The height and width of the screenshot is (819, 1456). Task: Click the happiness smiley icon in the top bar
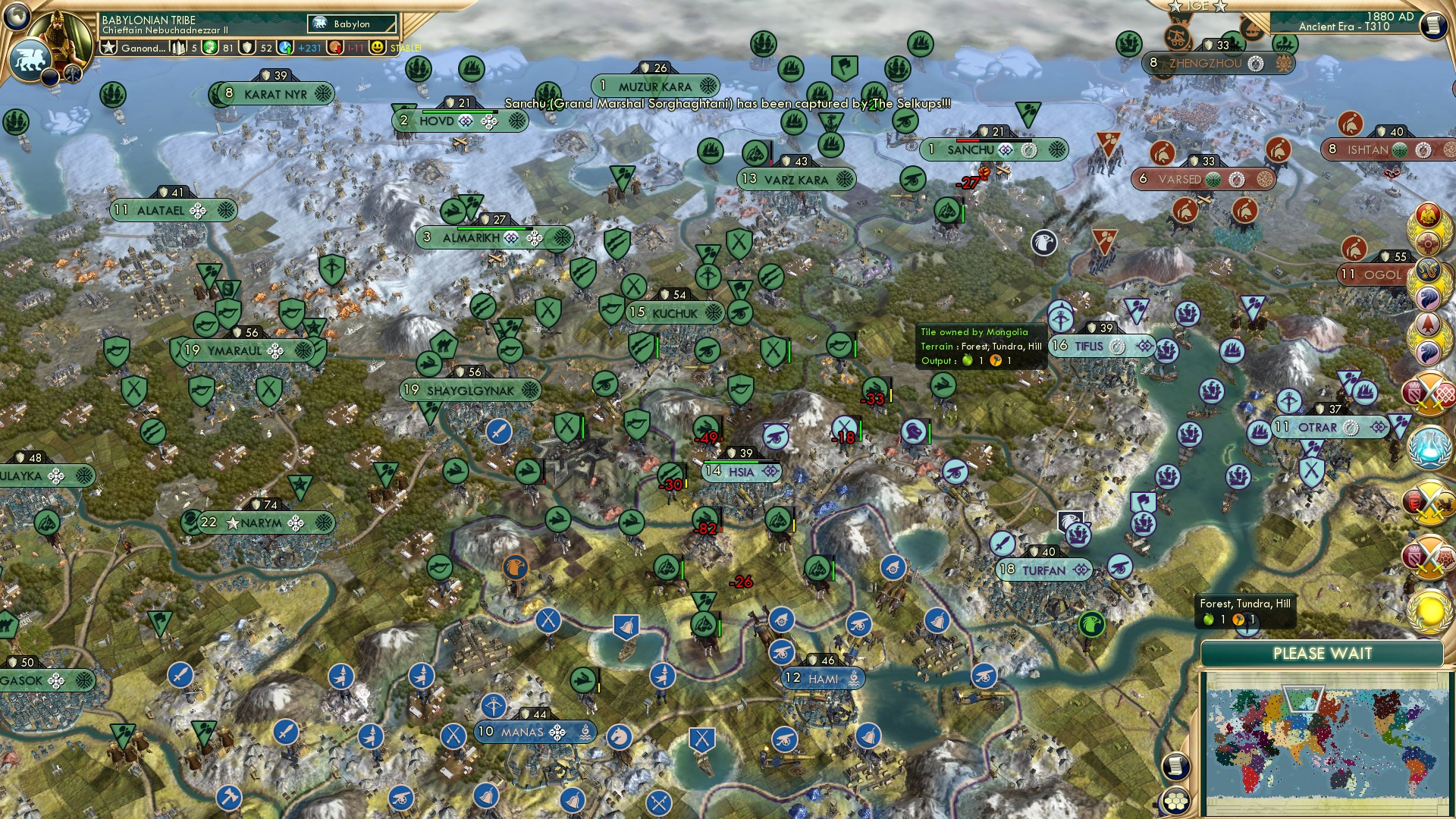(378, 48)
